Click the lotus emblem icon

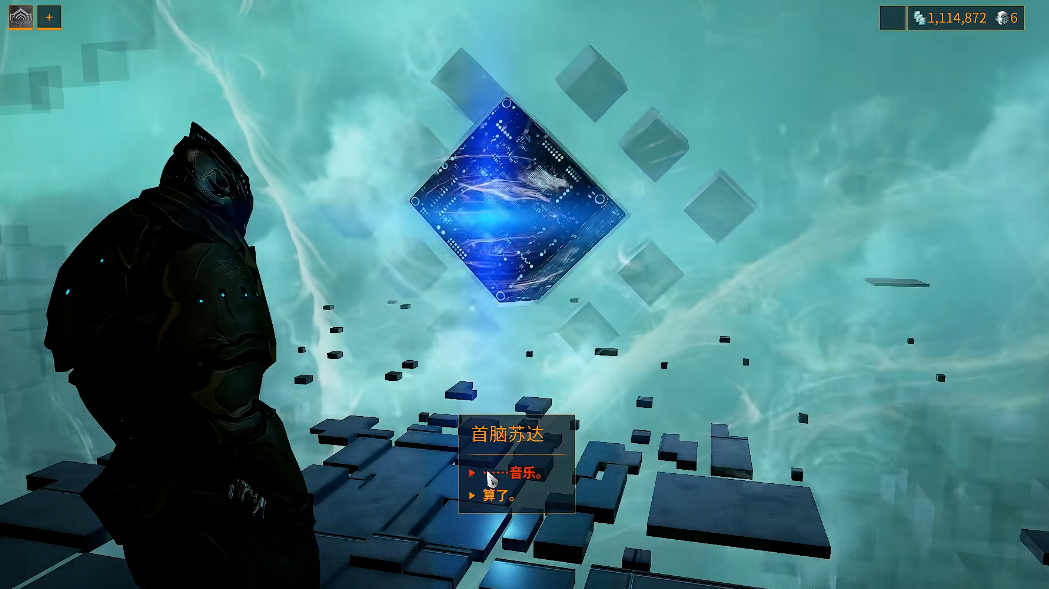[21, 17]
